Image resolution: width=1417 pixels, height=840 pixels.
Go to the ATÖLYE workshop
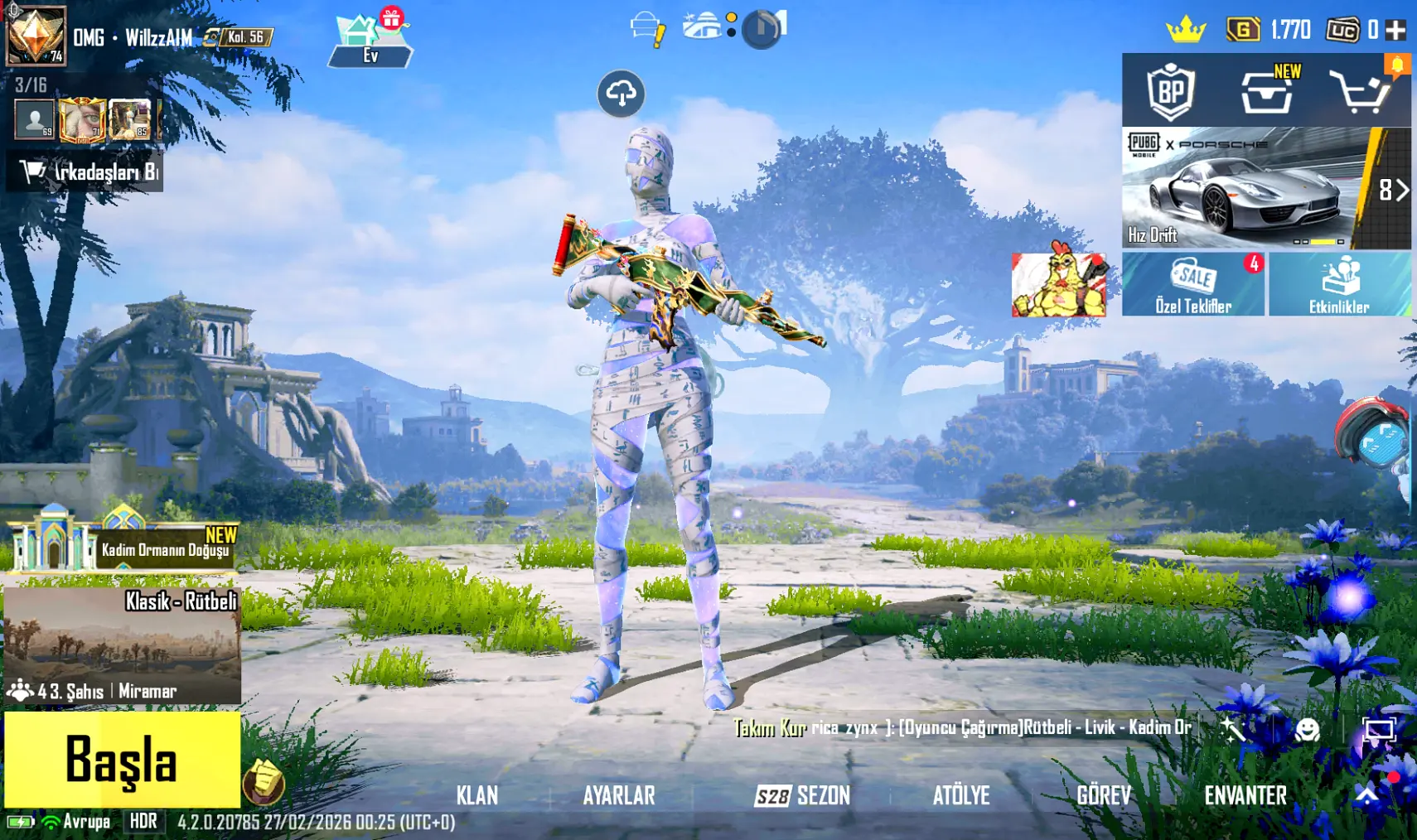[x=960, y=795]
